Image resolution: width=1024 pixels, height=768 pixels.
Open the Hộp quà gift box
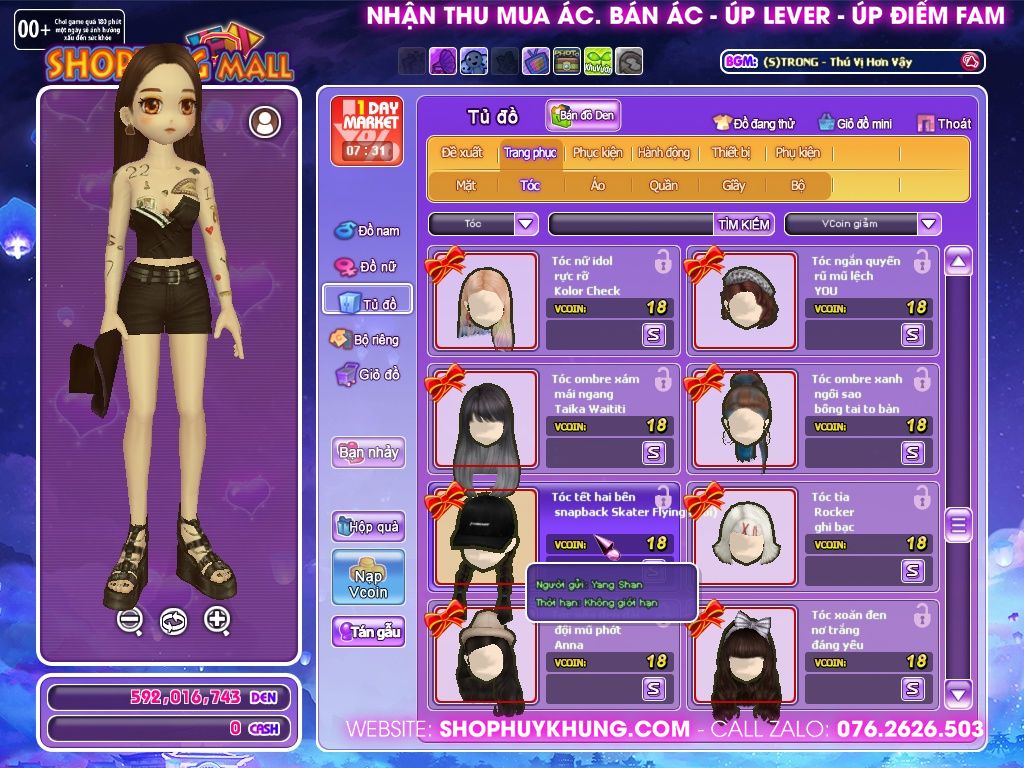tap(368, 526)
